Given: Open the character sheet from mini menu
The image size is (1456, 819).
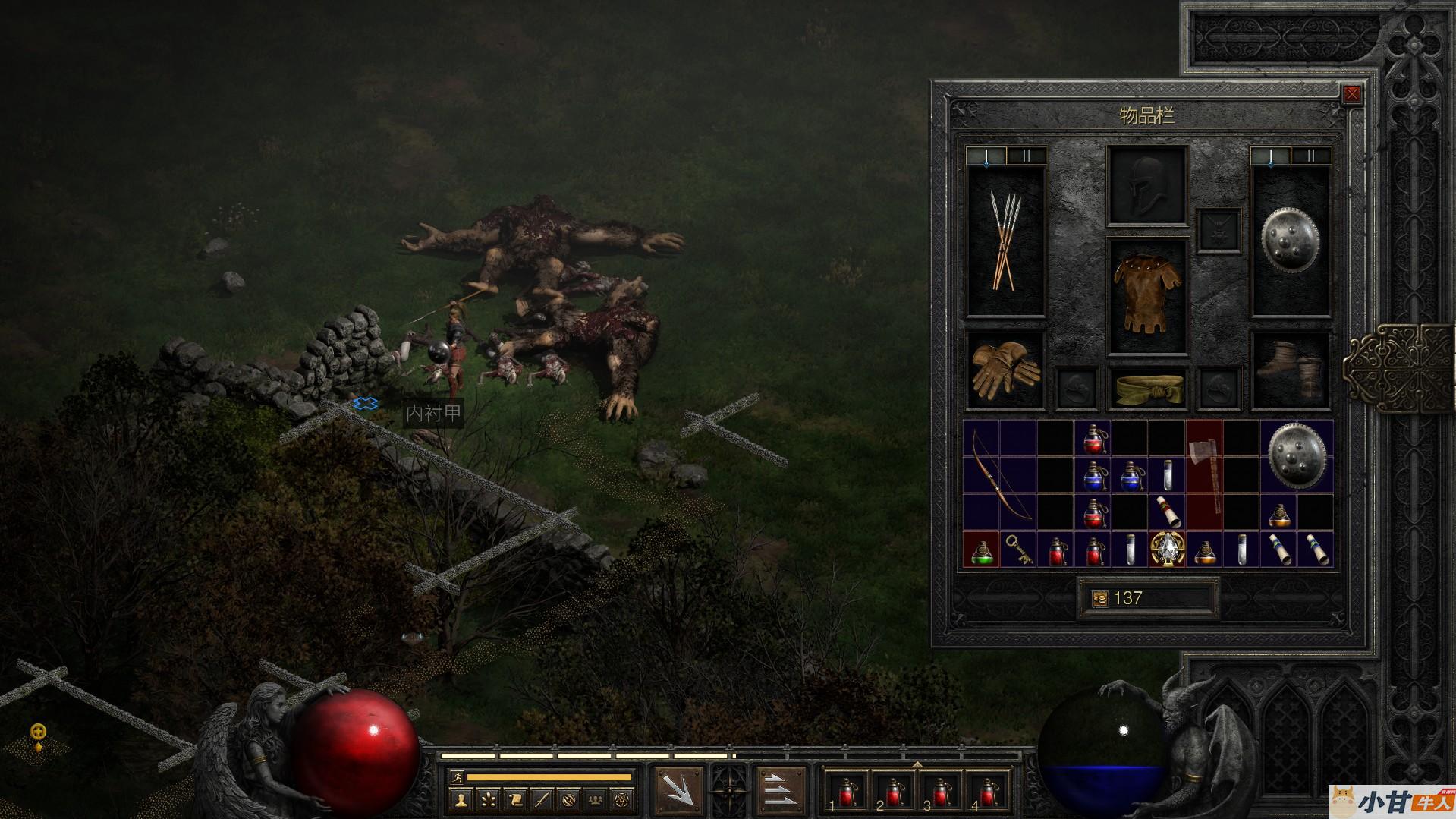Looking at the screenshot, I should [x=461, y=799].
